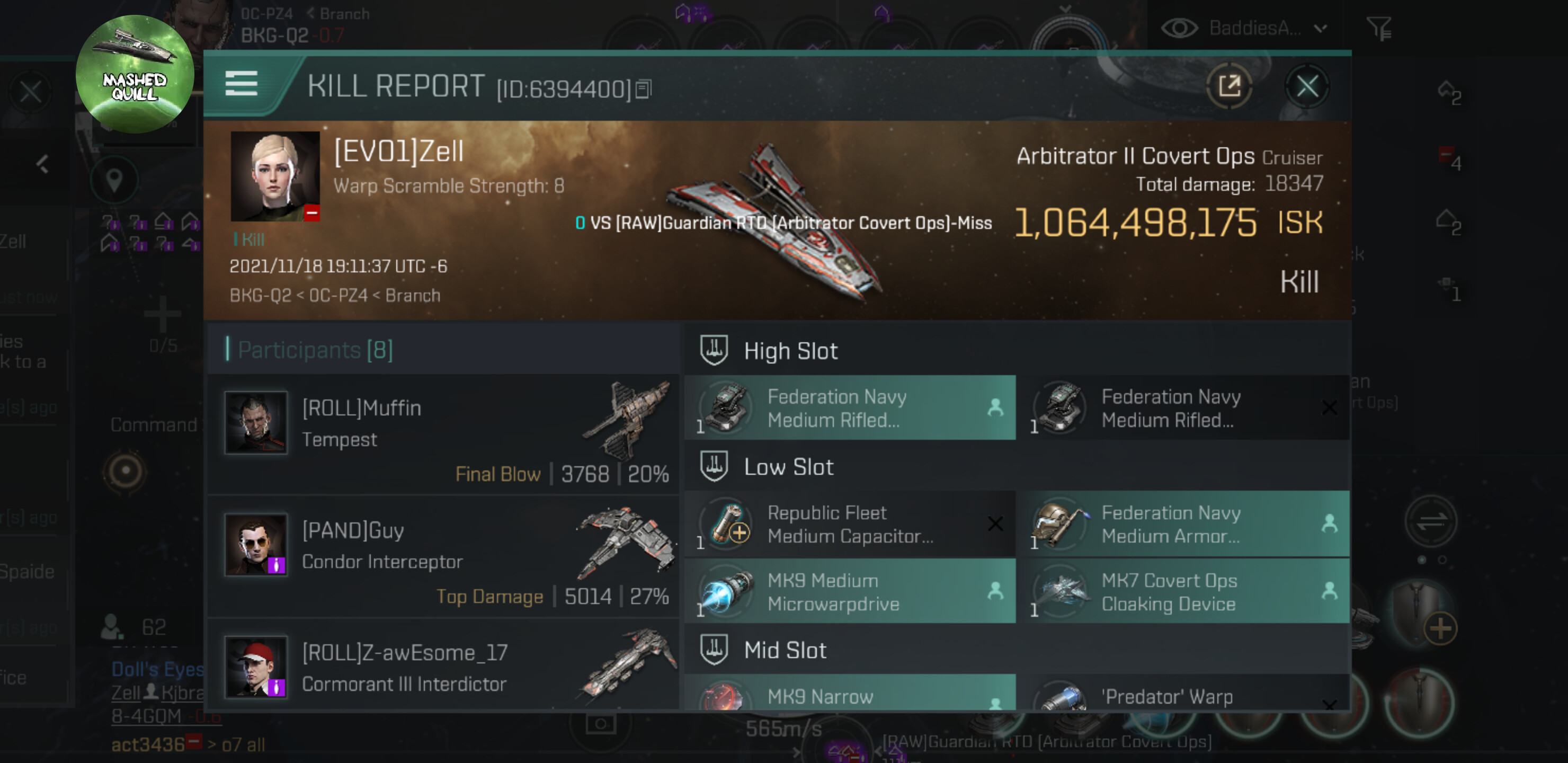The image size is (1568, 763).
Task: Select participant [PAND]Guy Condor Interceptor row
Action: 443,556
